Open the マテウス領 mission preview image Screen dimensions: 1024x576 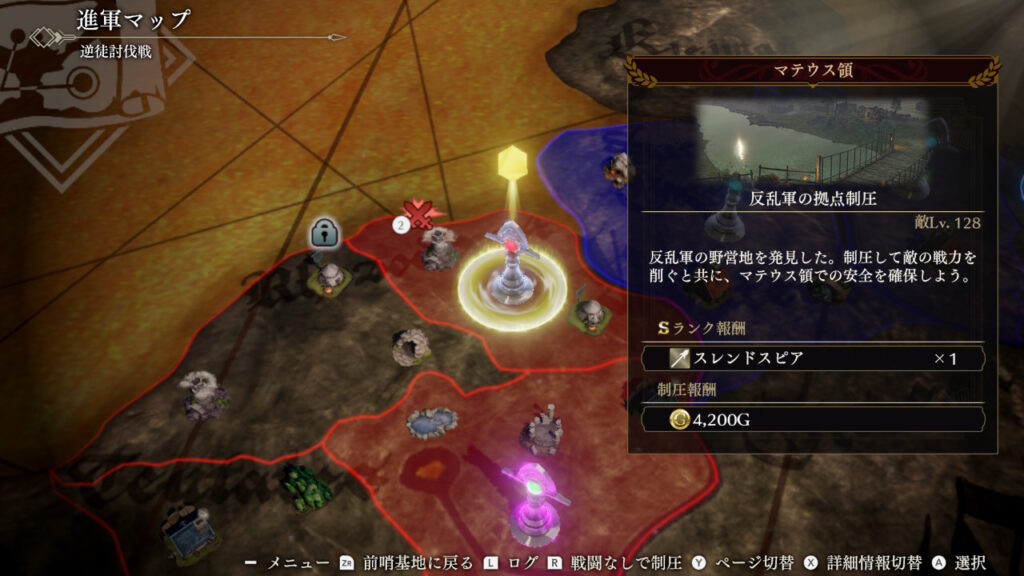pos(813,142)
